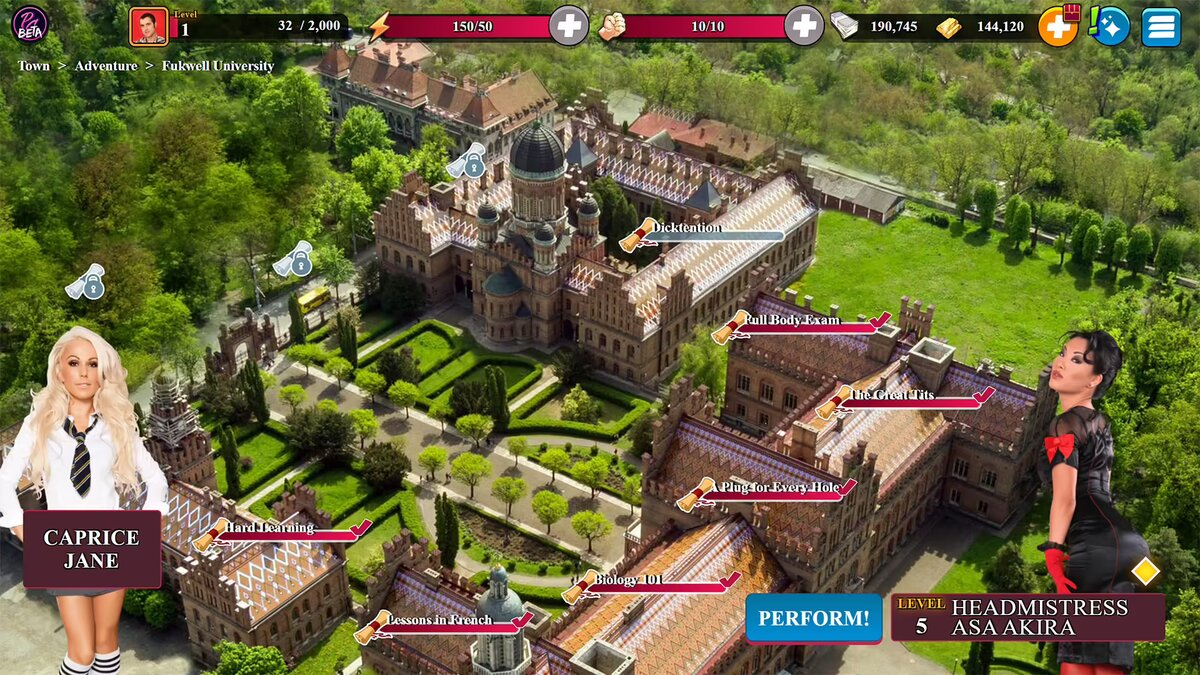Select the Lessons in French mission

374,626
